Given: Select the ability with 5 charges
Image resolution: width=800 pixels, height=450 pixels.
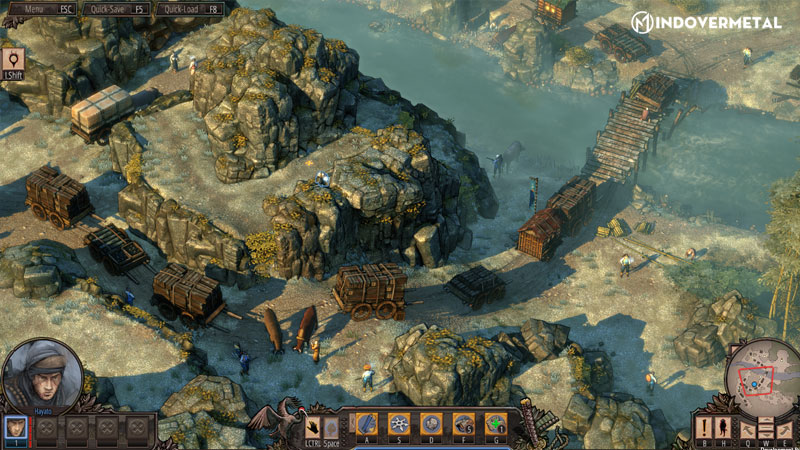Looking at the screenshot, I should [462, 423].
